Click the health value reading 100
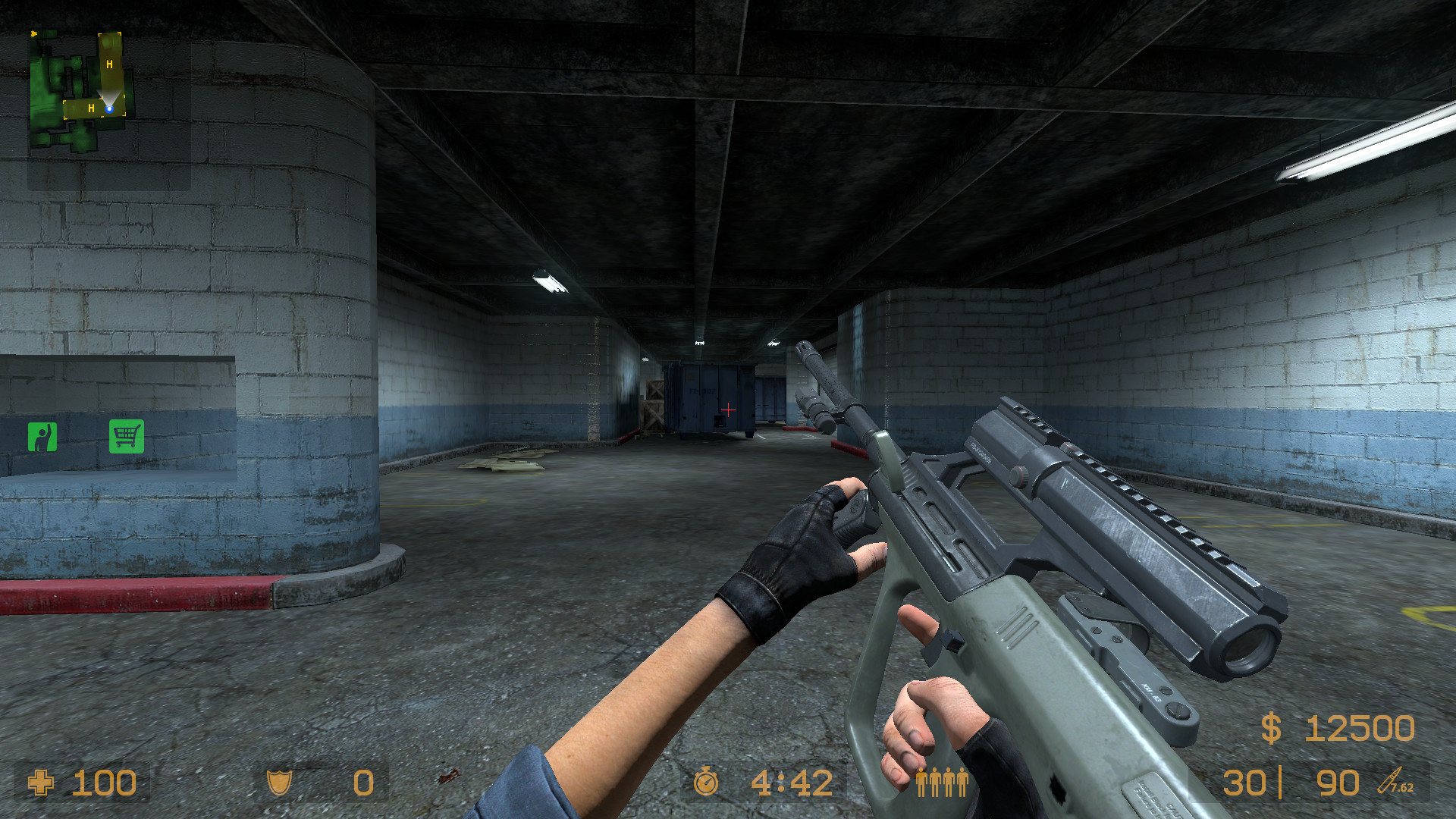This screenshot has height=819, width=1456. (x=104, y=783)
